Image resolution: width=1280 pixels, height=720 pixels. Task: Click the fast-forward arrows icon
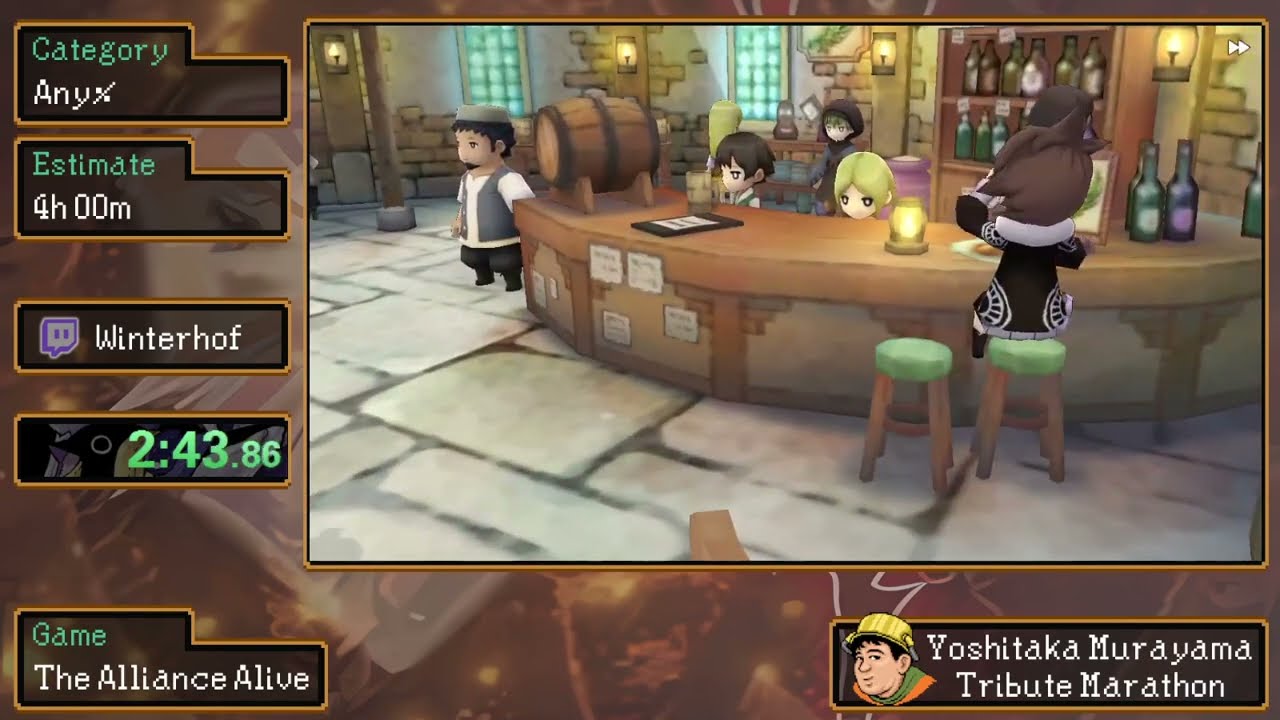[x=1238, y=47]
